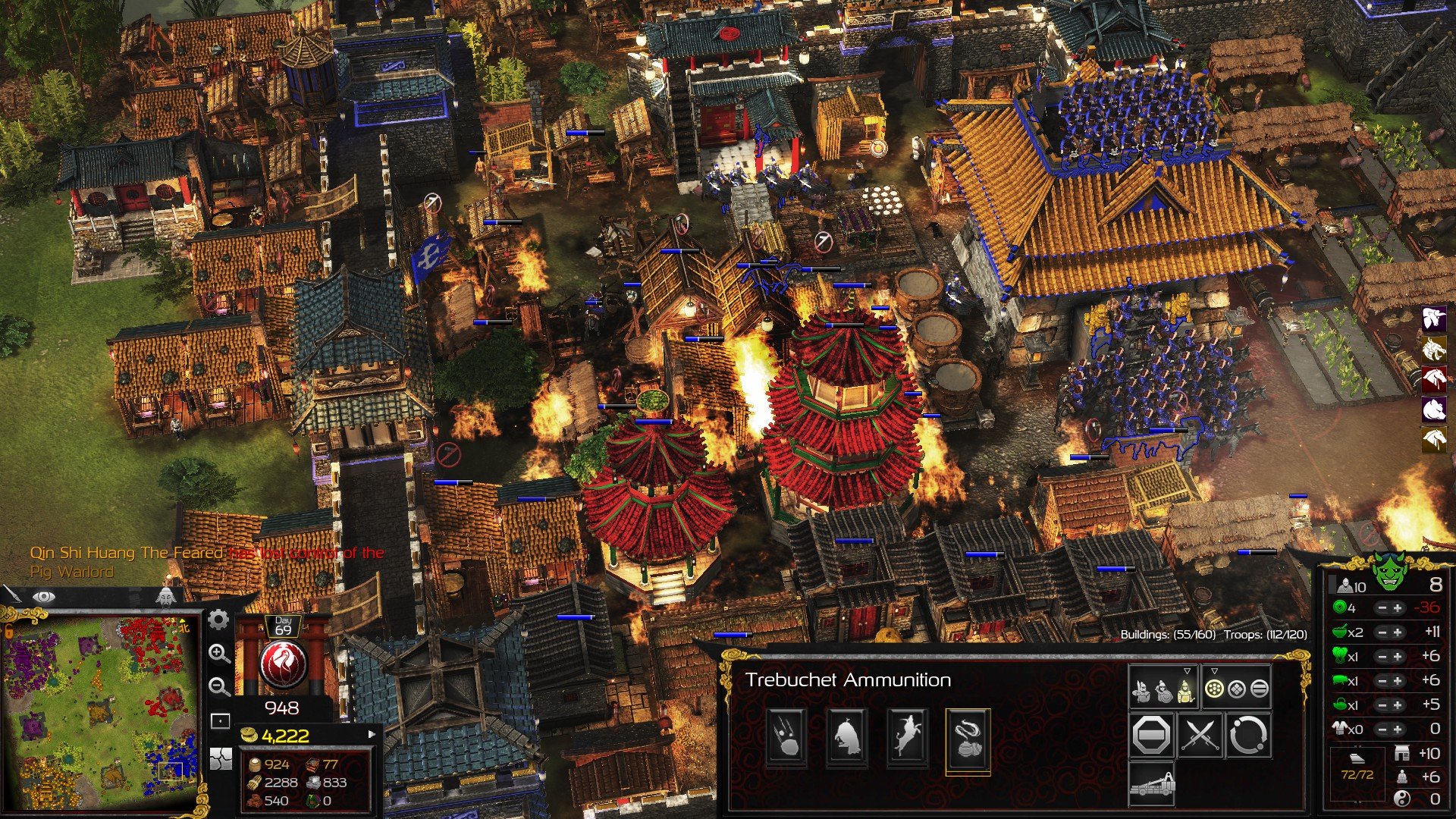Zoom out with the magnifier minus
This screenshot has height=819, width=1456.
click(219, 687)
